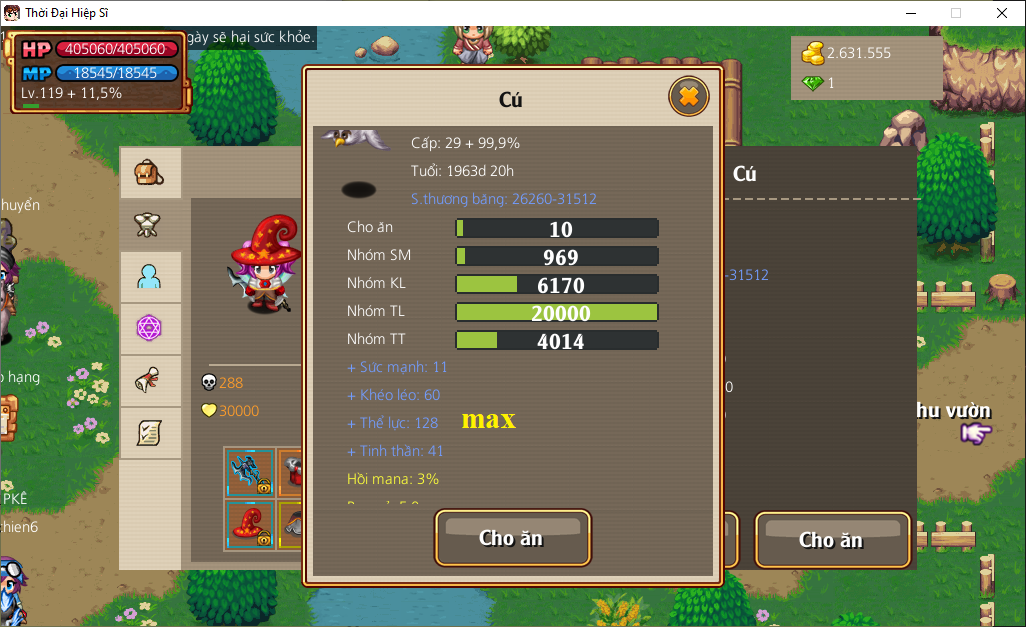Show the rolled scroll tab
Screen dimensions: 1026x627
(x=150, y=380)
